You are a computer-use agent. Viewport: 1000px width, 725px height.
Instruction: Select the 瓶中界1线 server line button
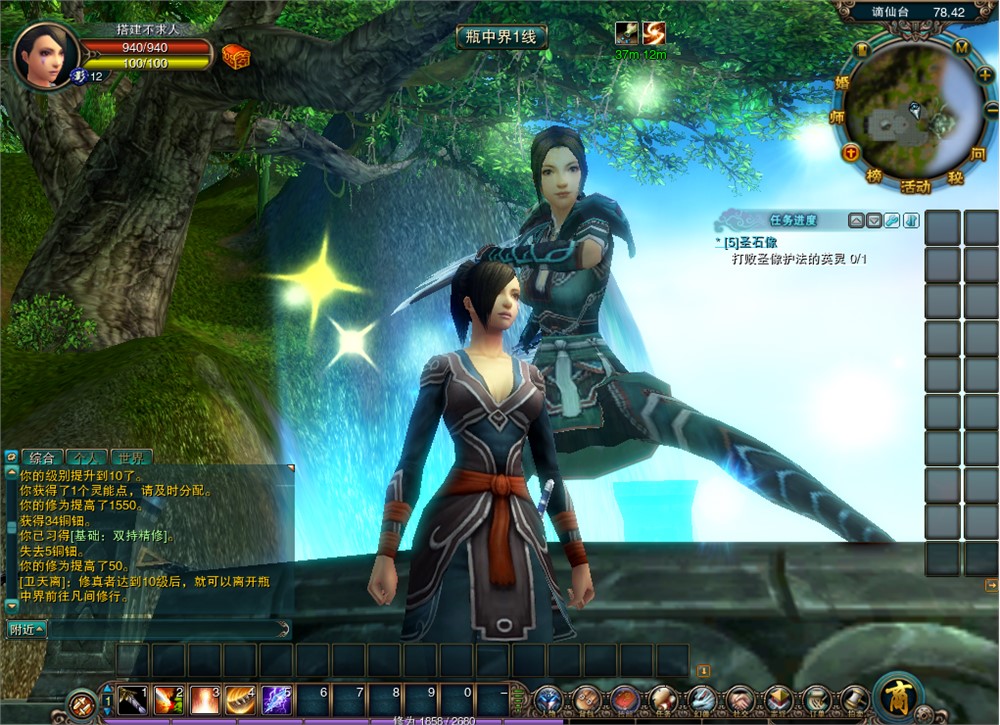(501, 37)
